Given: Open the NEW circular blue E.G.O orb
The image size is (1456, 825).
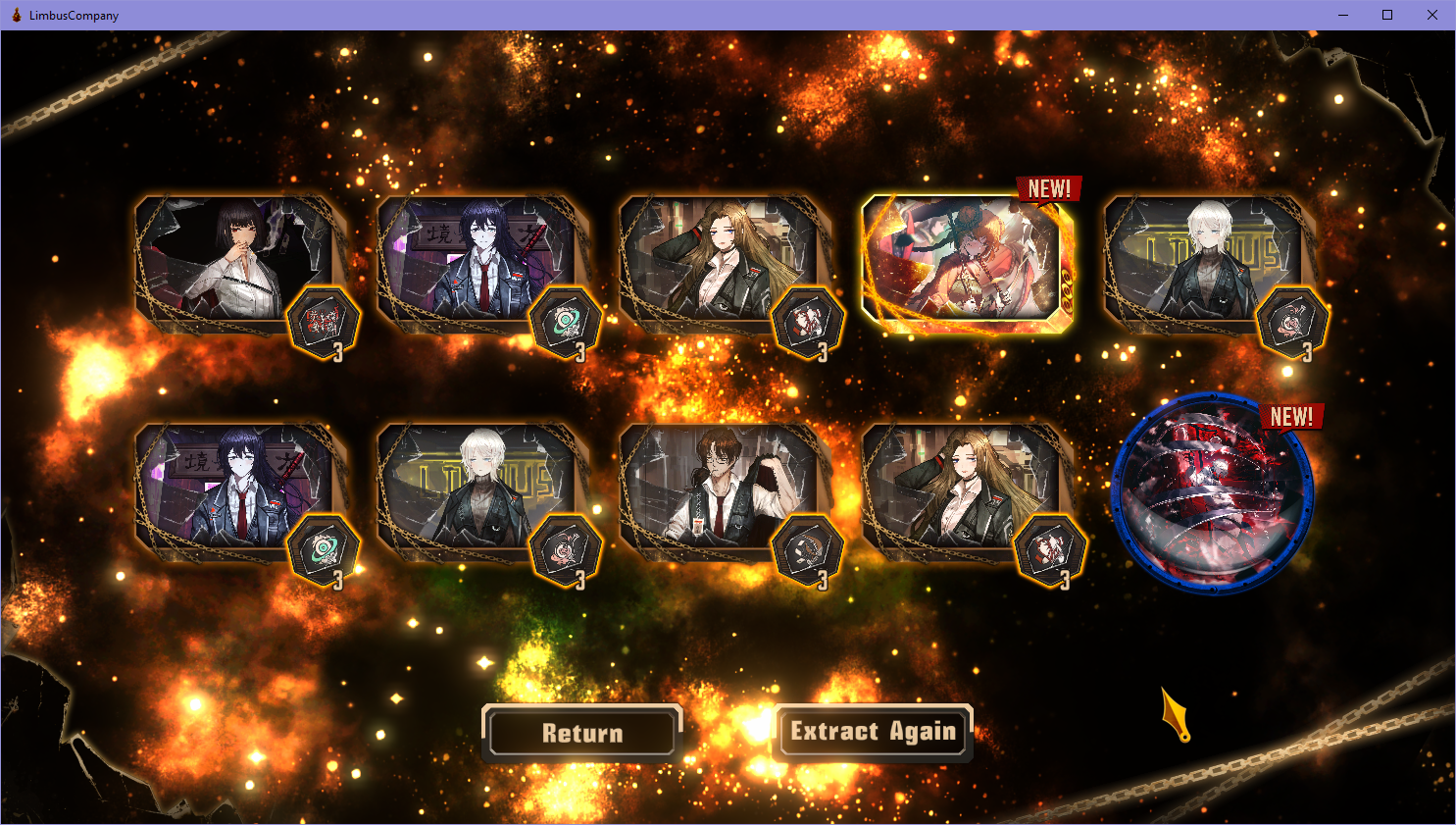Looking at the screenshot, I should [x=1213, y=493].
